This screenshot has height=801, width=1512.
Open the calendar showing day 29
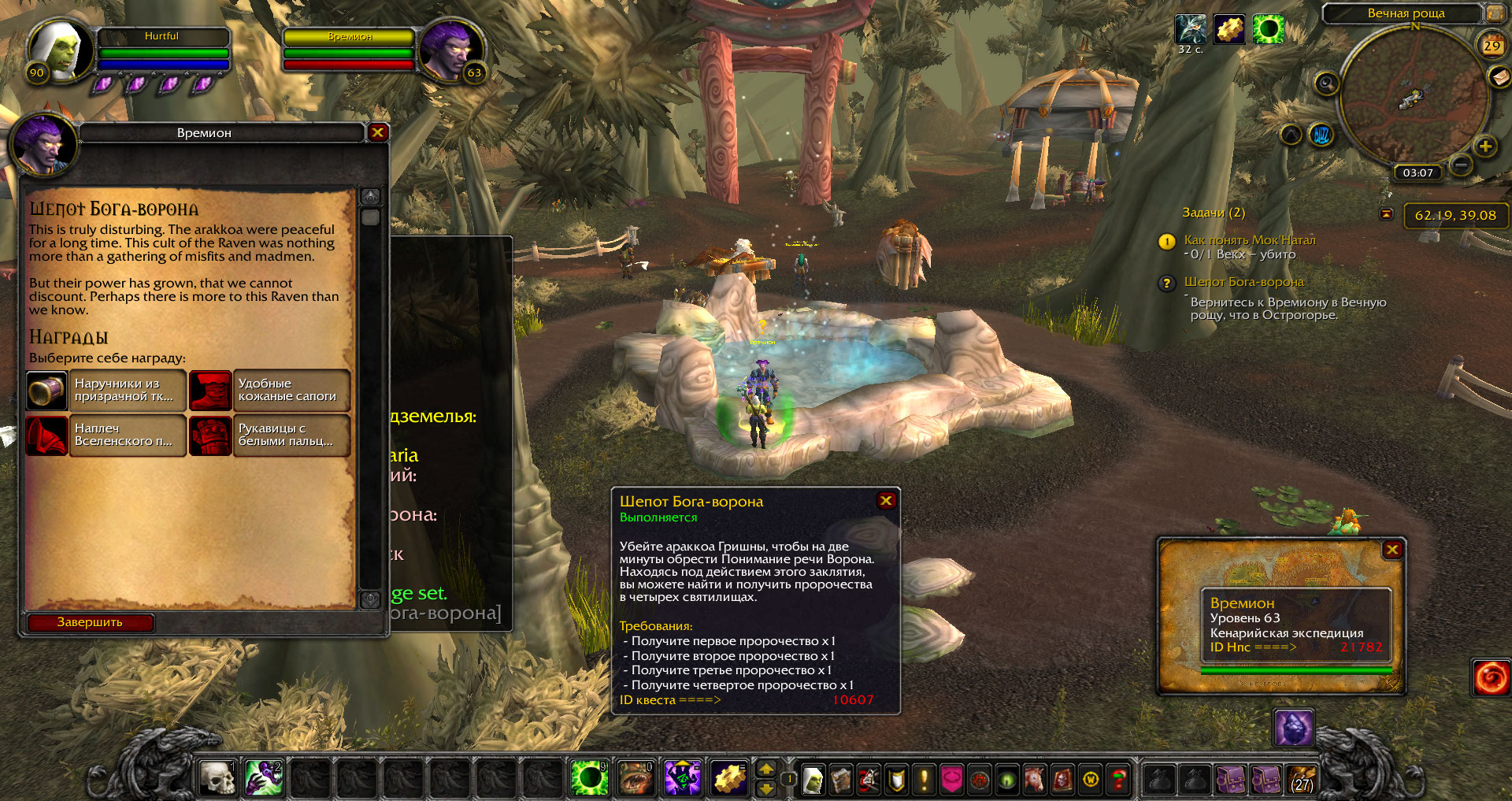click(x=1492, y=45)
